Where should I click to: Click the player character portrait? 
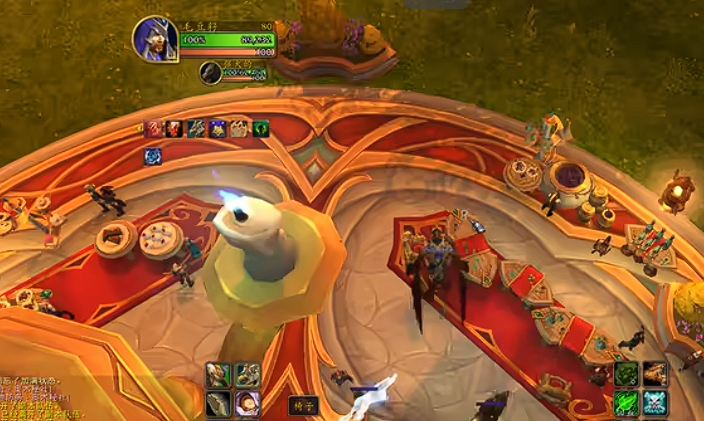155,39
